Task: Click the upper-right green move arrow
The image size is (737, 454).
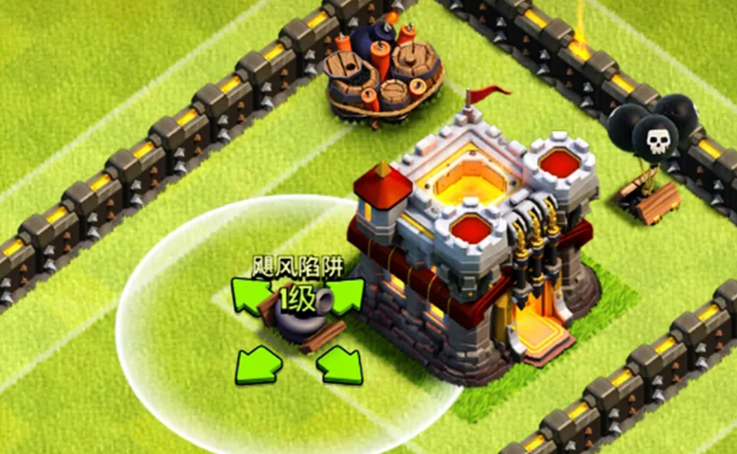Action: tap(343, 294)
